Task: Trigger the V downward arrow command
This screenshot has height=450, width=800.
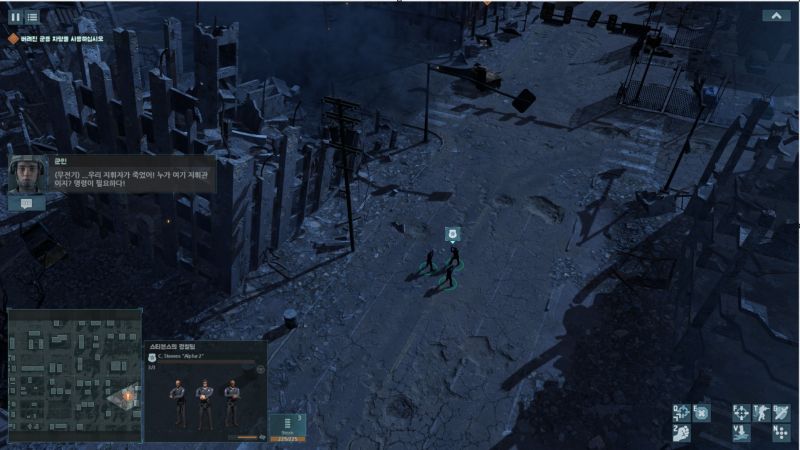Action: click(741, 432)
